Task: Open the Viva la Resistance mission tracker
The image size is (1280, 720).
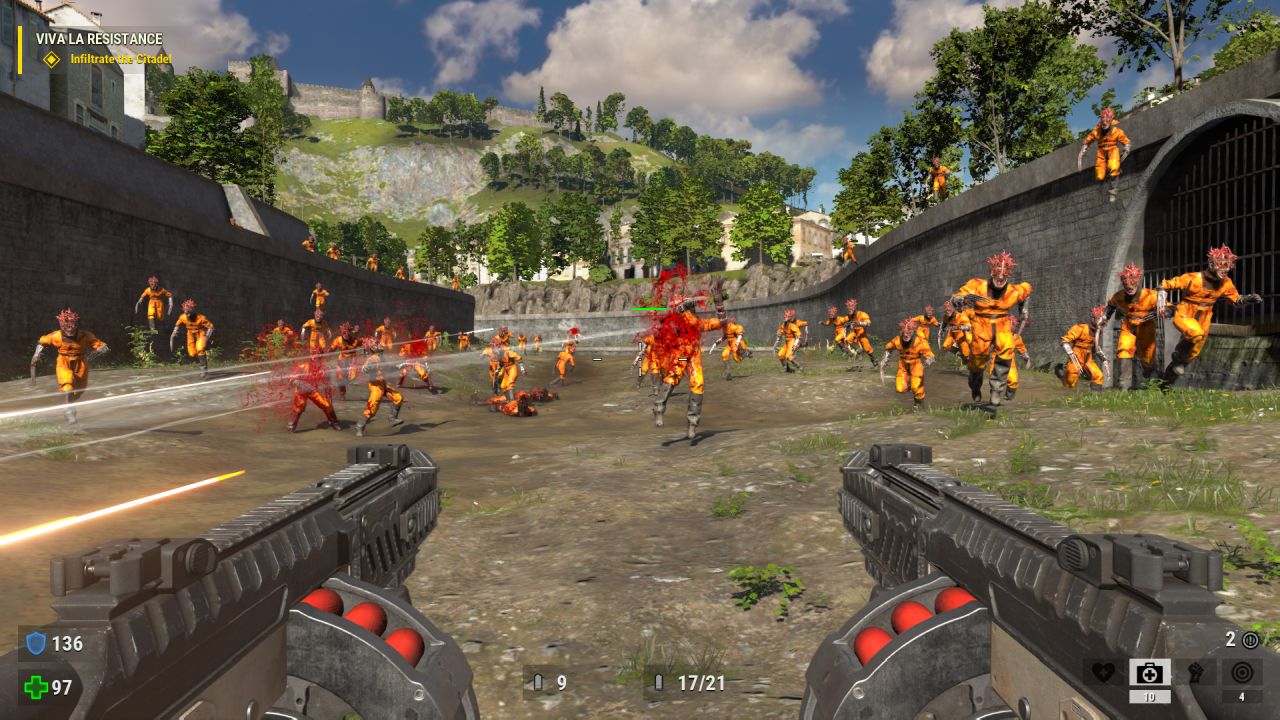Action: point(99,39)
